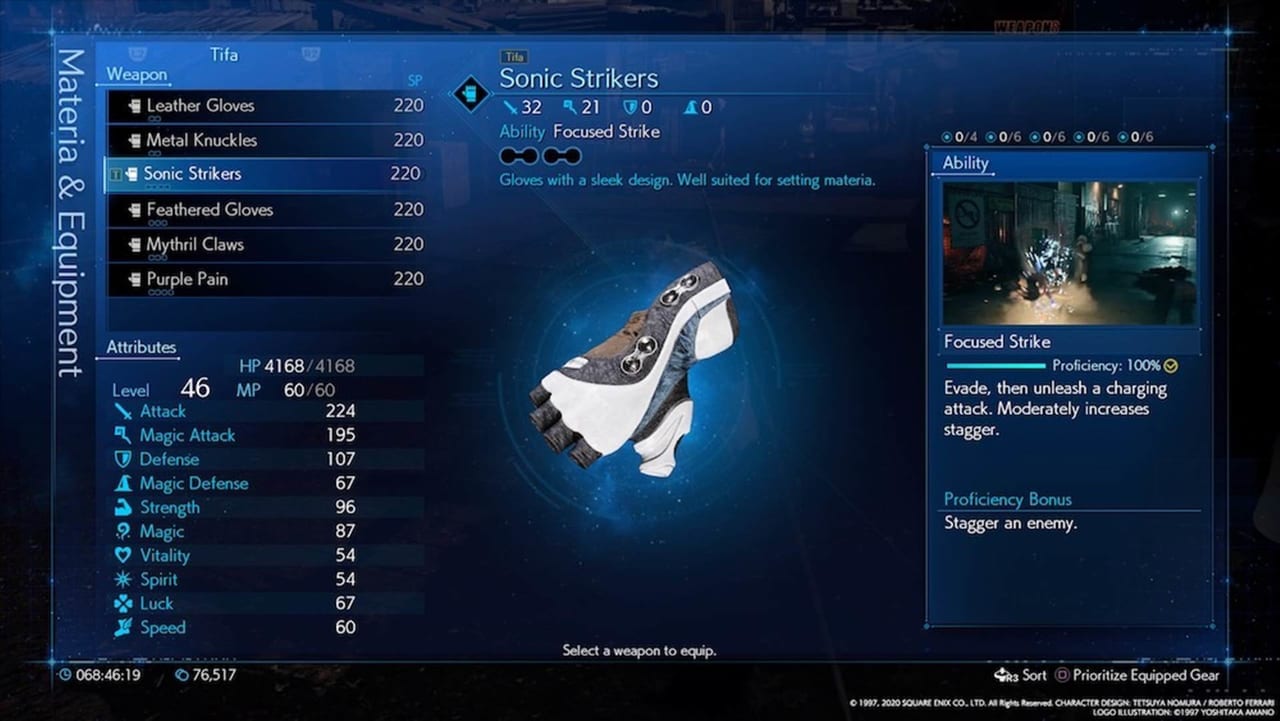1280x721 pixels.
Task: Expand the Proficiency Bonus section
Action: pos(1007,498)
